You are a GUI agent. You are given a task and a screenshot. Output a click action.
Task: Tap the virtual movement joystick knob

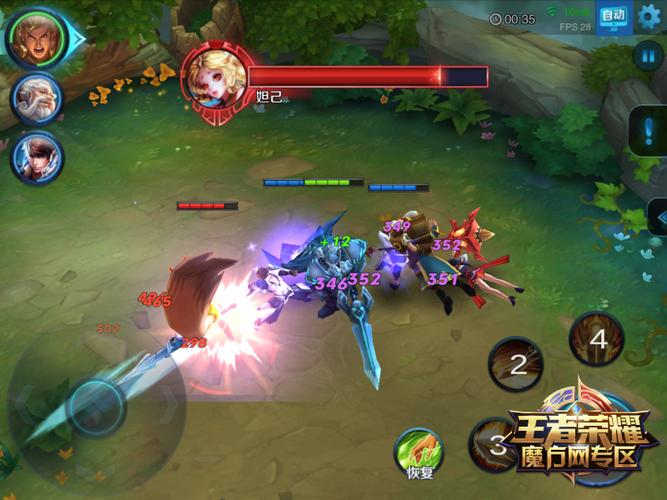(96, 405)
